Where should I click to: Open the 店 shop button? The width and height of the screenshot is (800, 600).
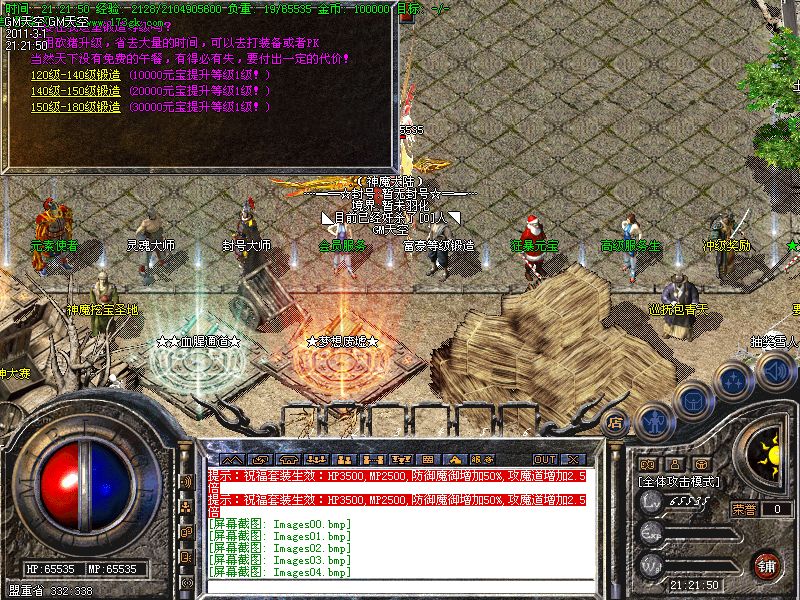tap(617, 422)
